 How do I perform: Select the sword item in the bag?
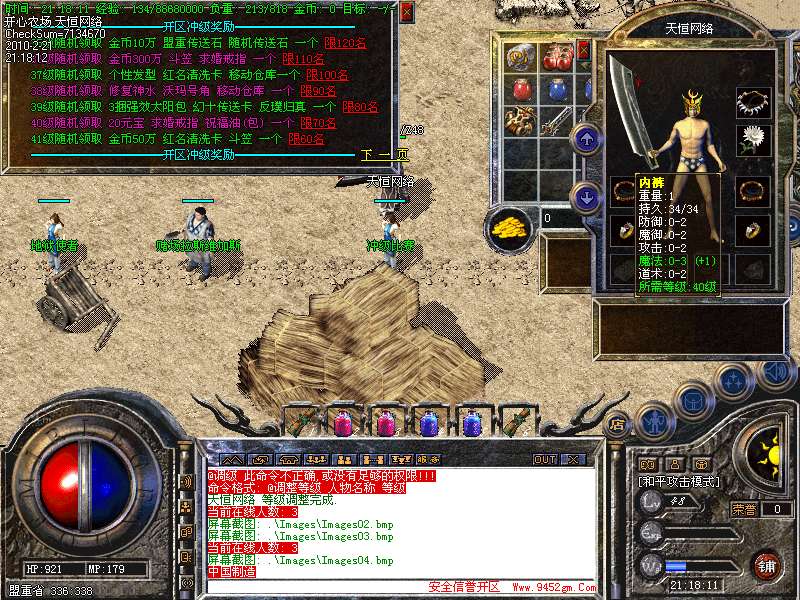pyautogui.click(x=555, y=122)
